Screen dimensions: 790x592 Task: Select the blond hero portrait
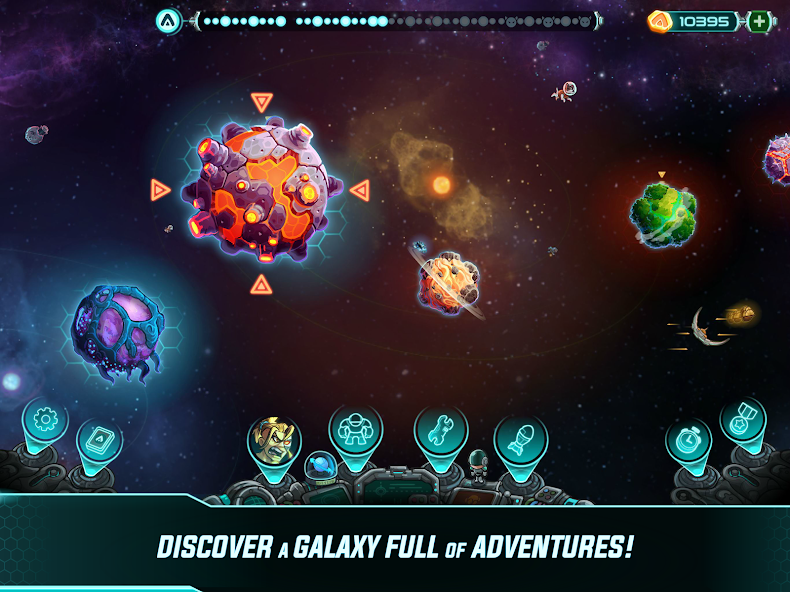click(274, 439)
